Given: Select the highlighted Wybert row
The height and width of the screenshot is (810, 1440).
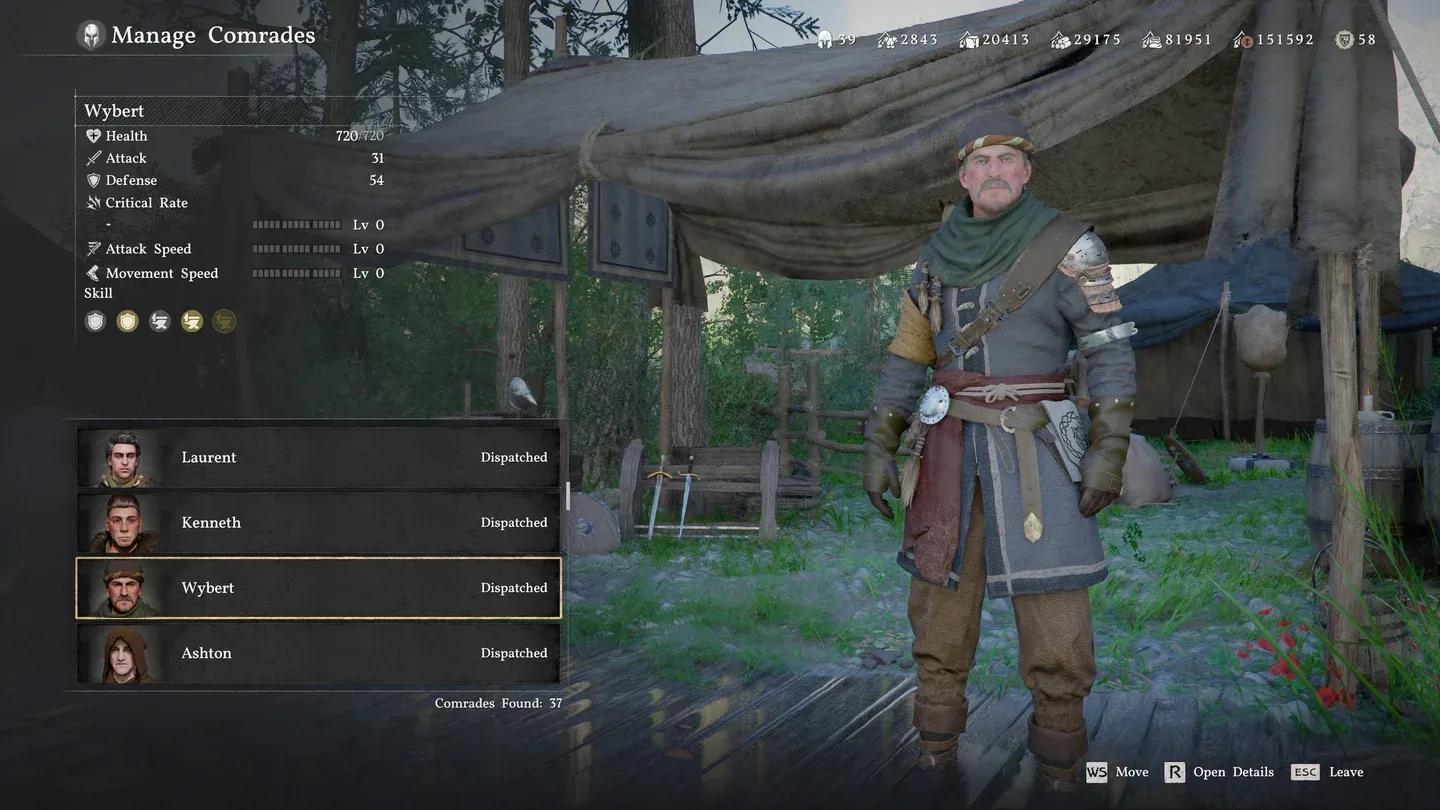Looking at the screenshot, I should point(318,588).
